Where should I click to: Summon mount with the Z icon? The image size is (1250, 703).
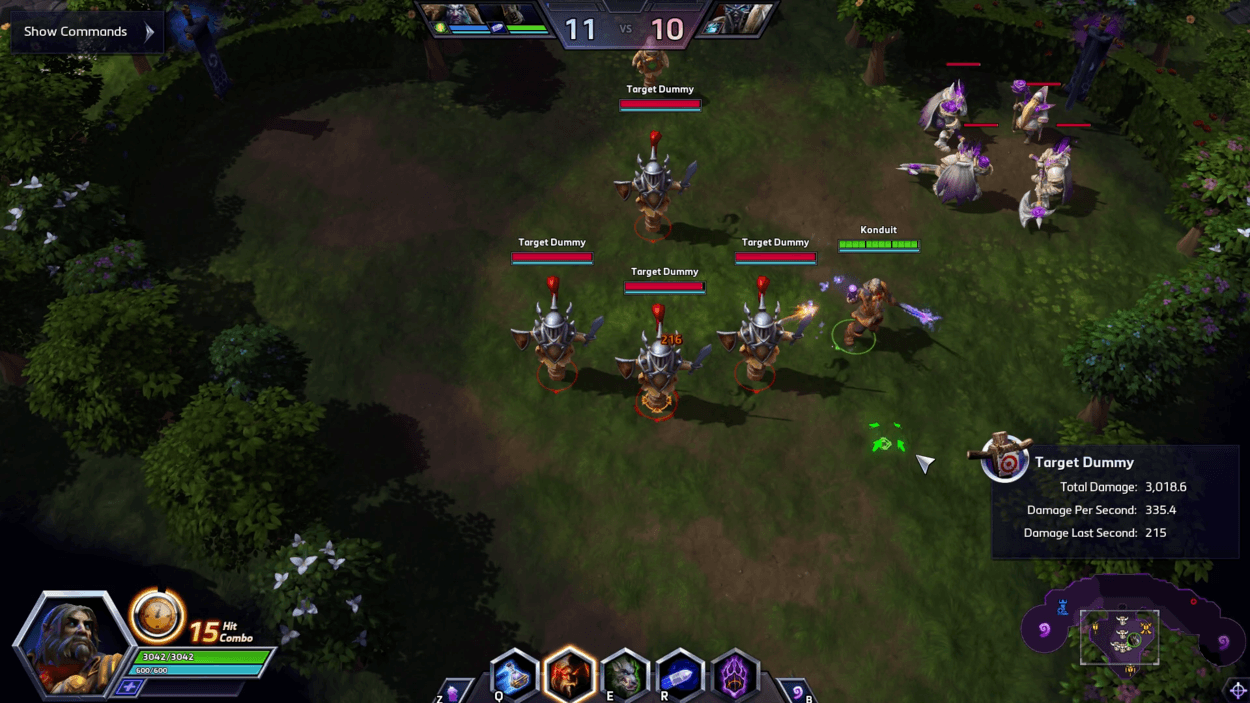453,691
